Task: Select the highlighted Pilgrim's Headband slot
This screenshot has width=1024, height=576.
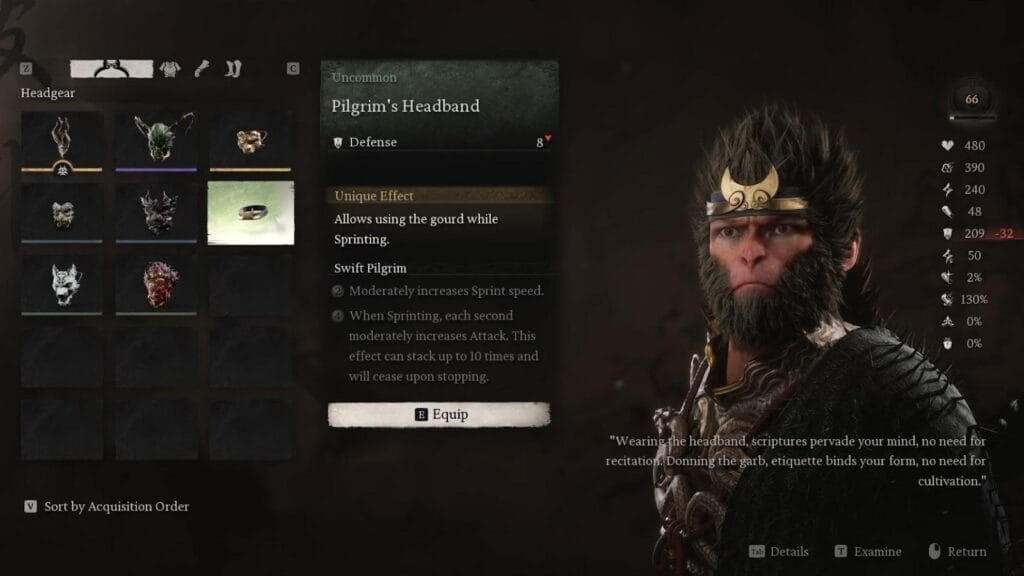Action: [x=251, y=213]
